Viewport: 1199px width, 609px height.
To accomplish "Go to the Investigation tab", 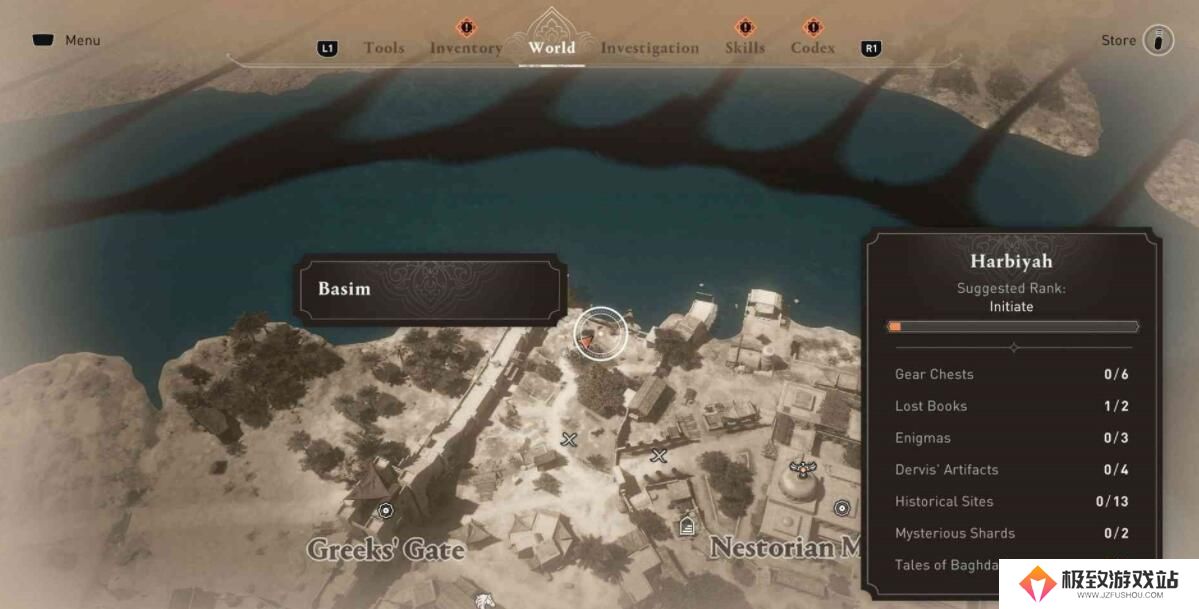I will click(x=649, y=48).
